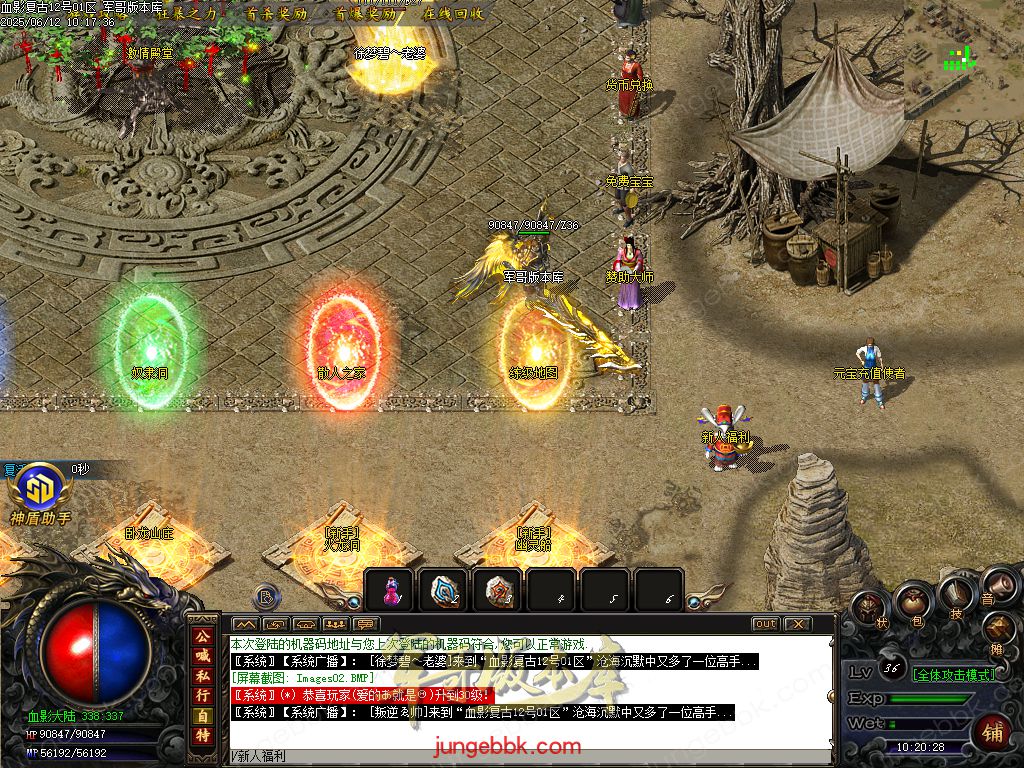Screen dimensions: 1024x768
Task: Switch to the 行 guild chat channel
Action: [202, 695]
